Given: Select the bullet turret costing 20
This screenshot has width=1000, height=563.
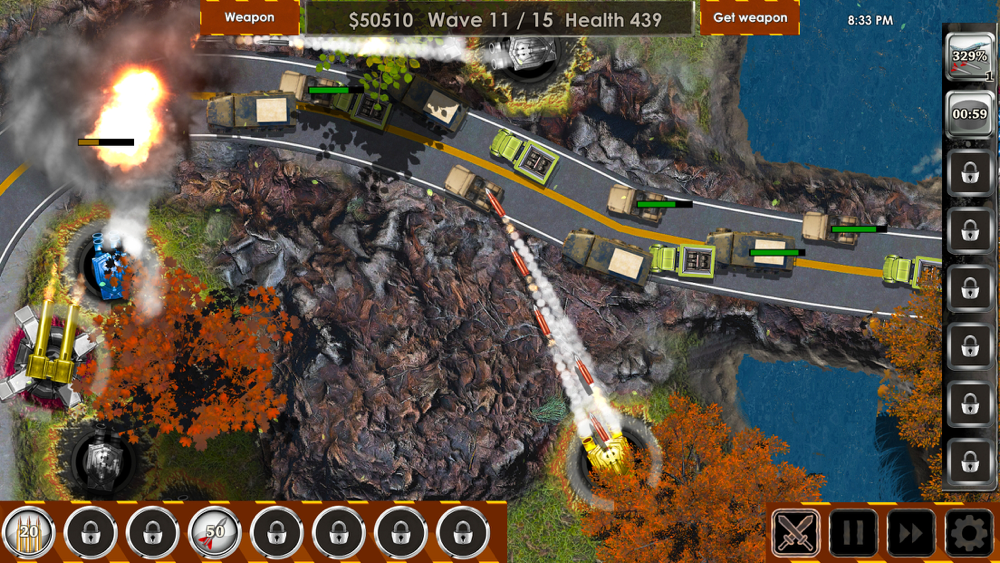Looking at the screenshot, I should (28, 533).
